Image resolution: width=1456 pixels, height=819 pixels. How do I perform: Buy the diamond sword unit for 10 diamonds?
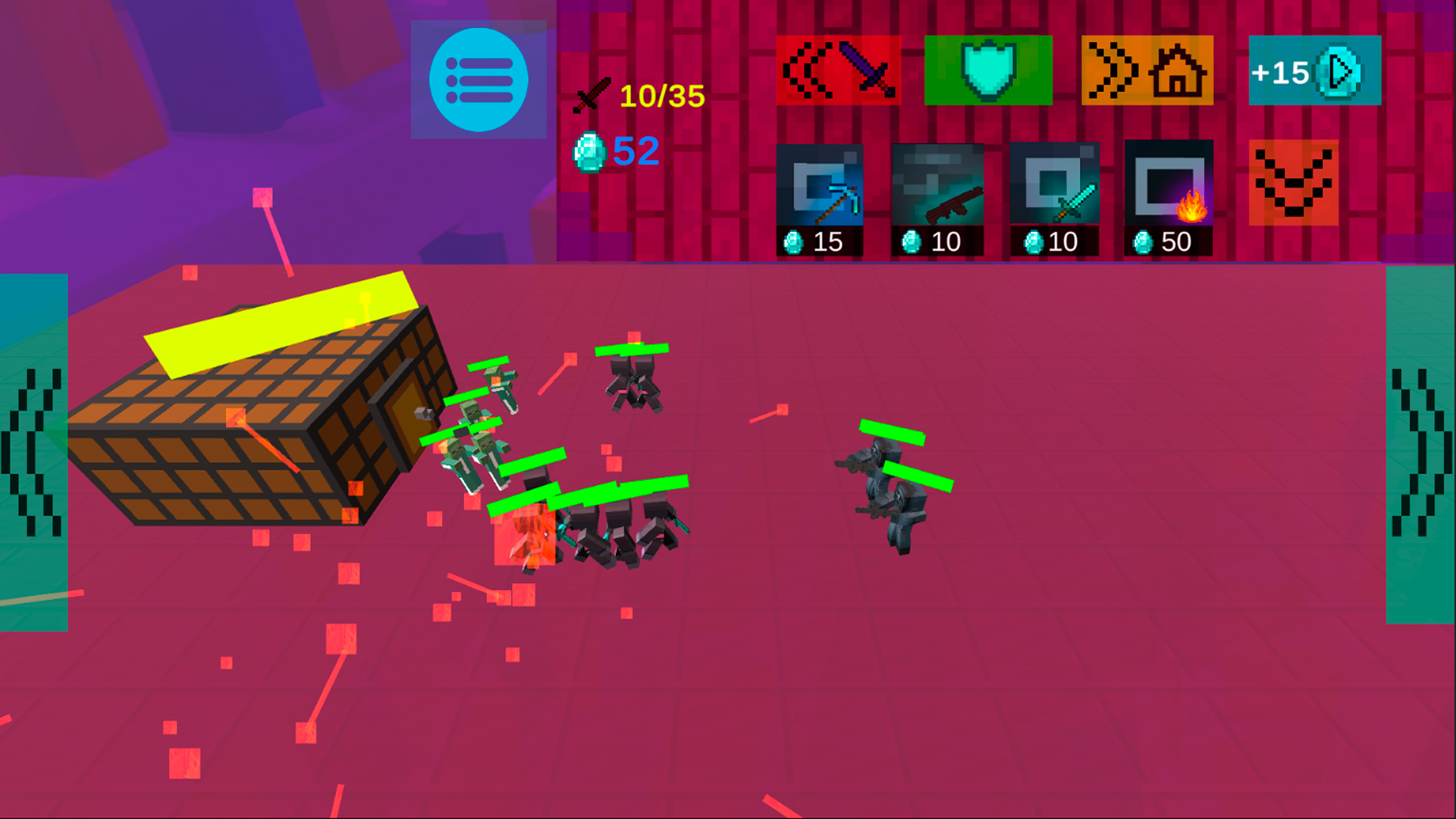tap(1055, 197)
